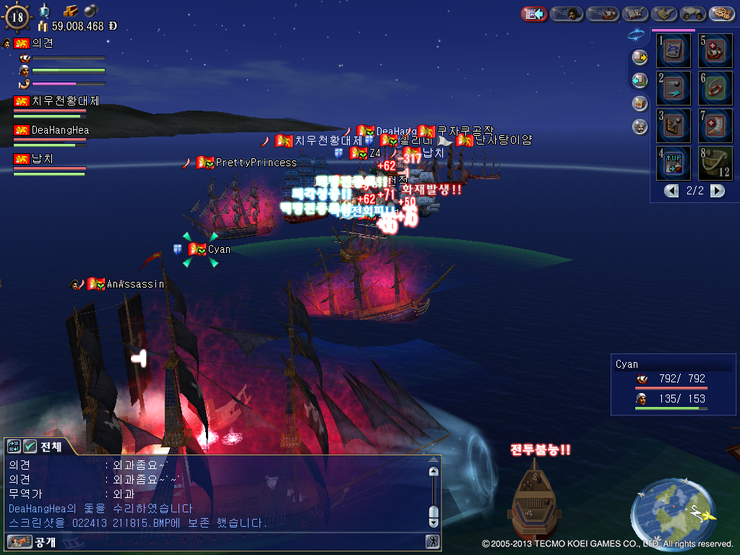Switch to the 전체 chat tab
The height and width of the screenshot is (555, 740).
pyautogui.click(x=48, y=446)
